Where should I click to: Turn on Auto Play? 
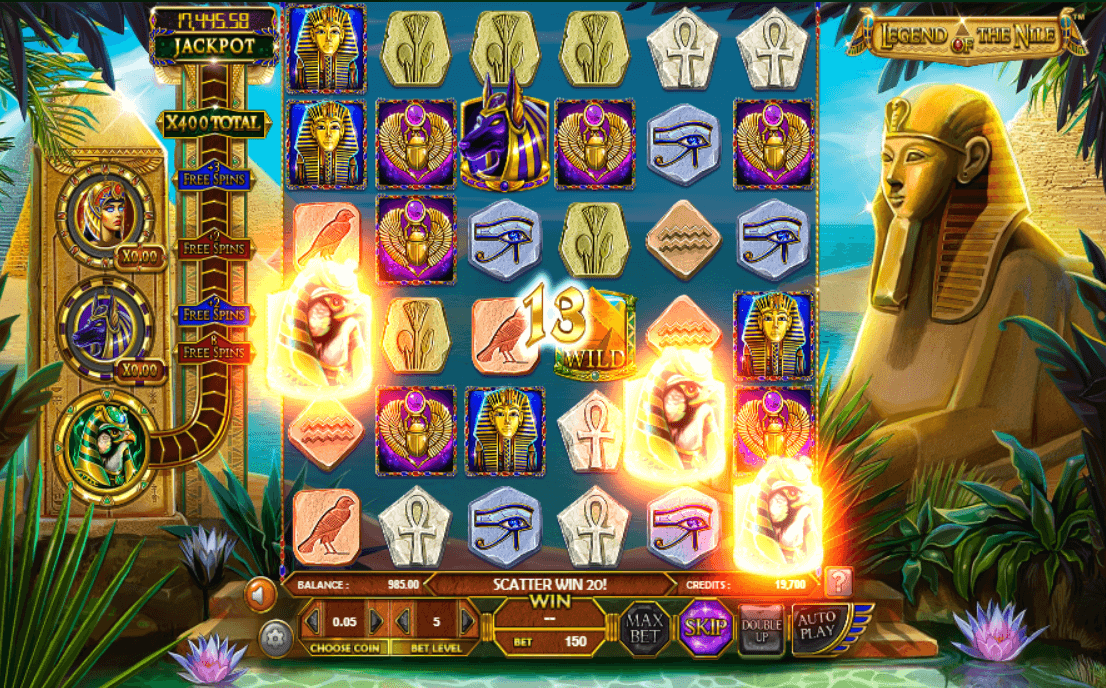click(x=817, y=627)
